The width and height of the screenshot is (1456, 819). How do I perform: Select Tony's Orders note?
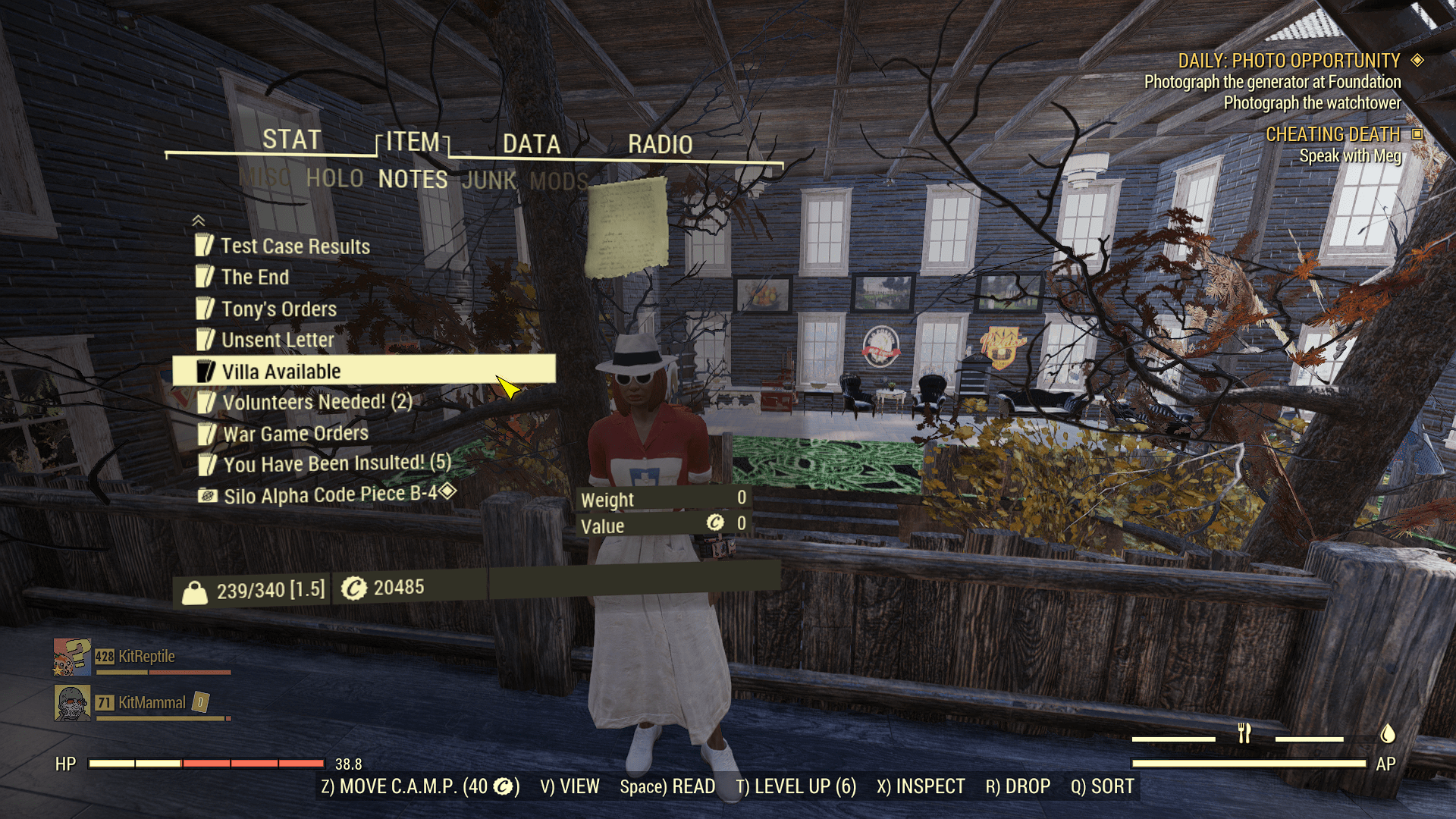278,309
